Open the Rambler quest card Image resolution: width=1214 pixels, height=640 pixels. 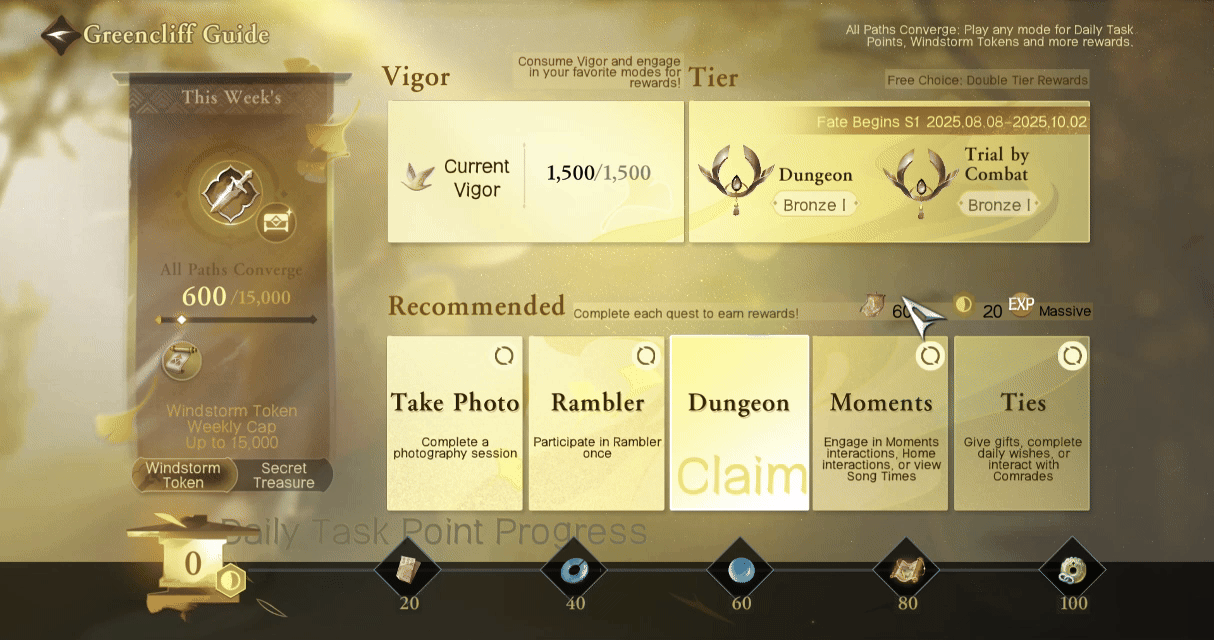(597, 423)
